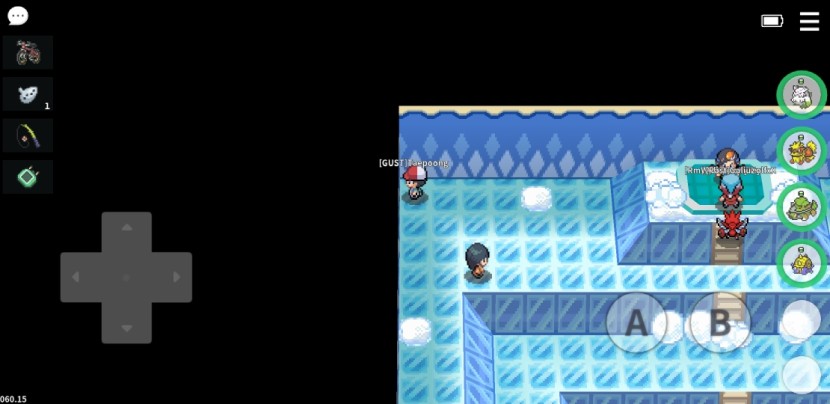Tap the D-pad up arrow
This screenshot has width=830, height=404.
click(x=127, y=228)
